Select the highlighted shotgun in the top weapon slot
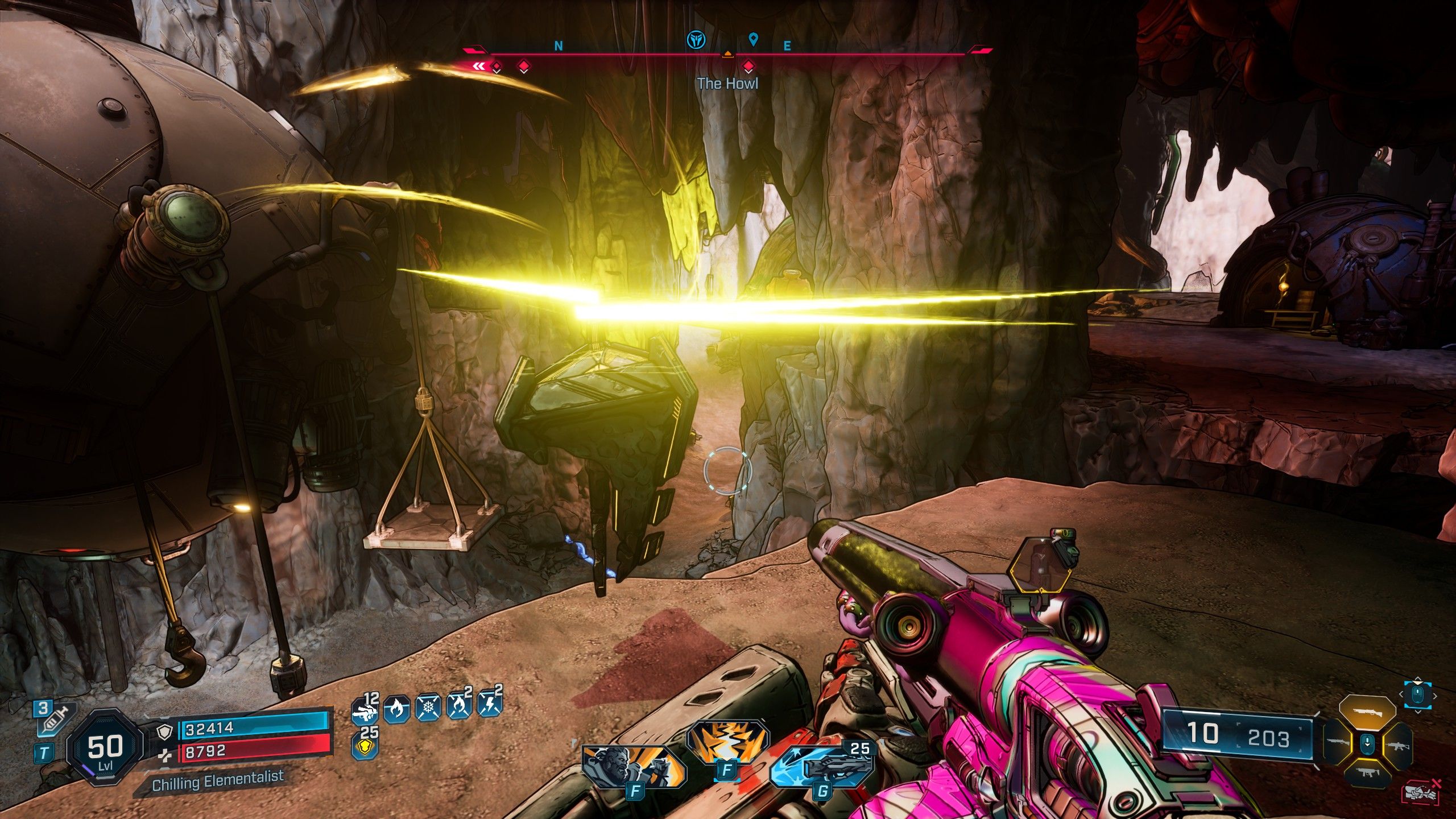 (x=1367, y=712)
